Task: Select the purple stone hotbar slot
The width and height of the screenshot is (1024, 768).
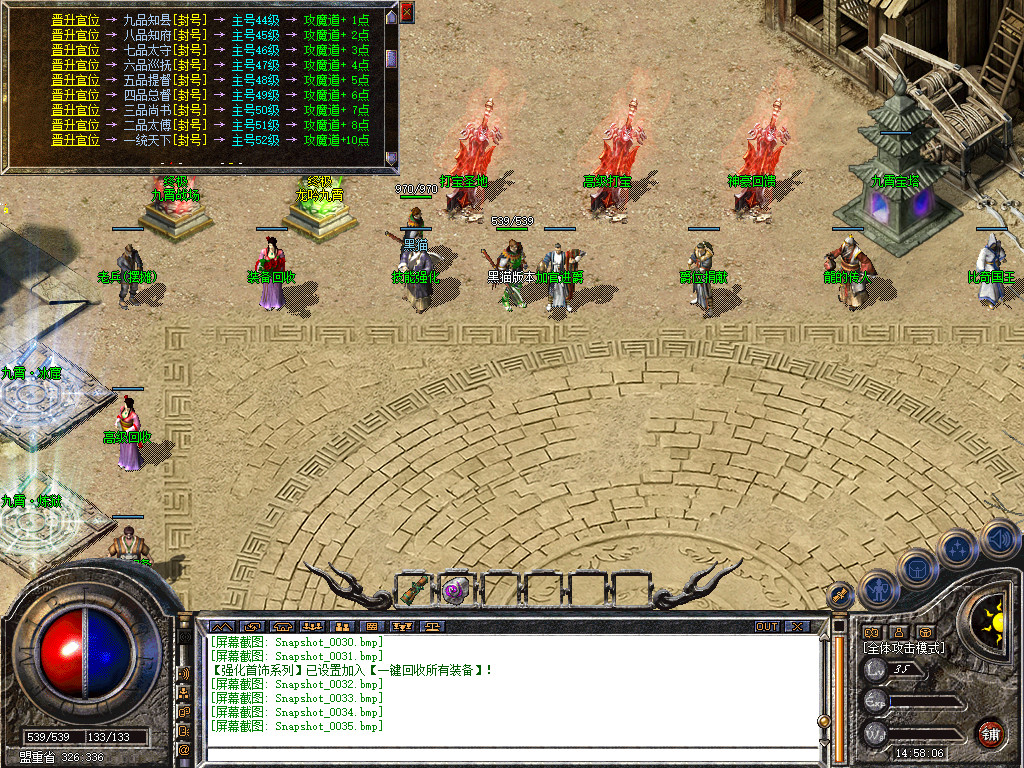Action: coord(457,589)
